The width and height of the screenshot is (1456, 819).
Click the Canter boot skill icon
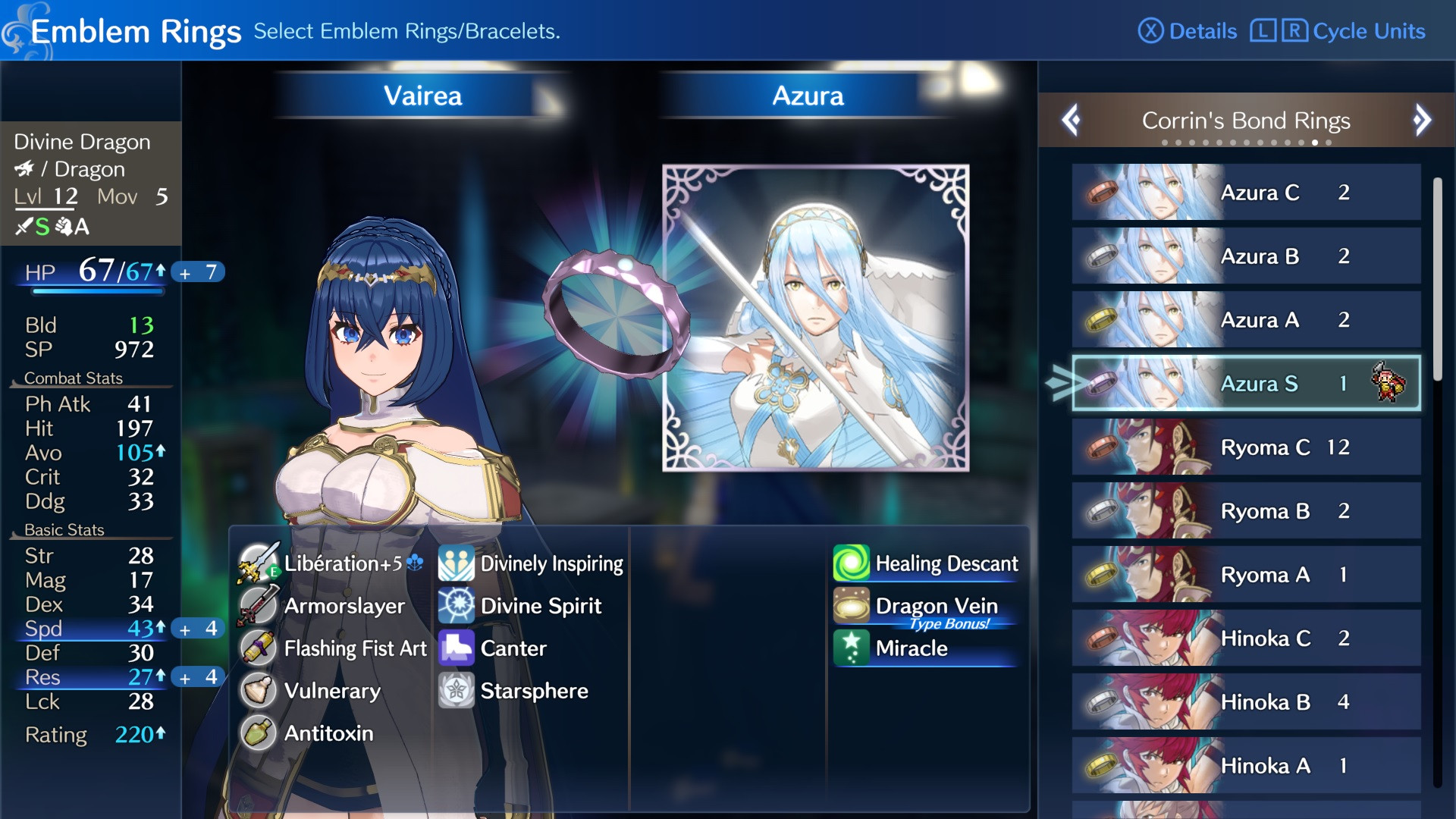pyautogui.click(x=455, y=648)
